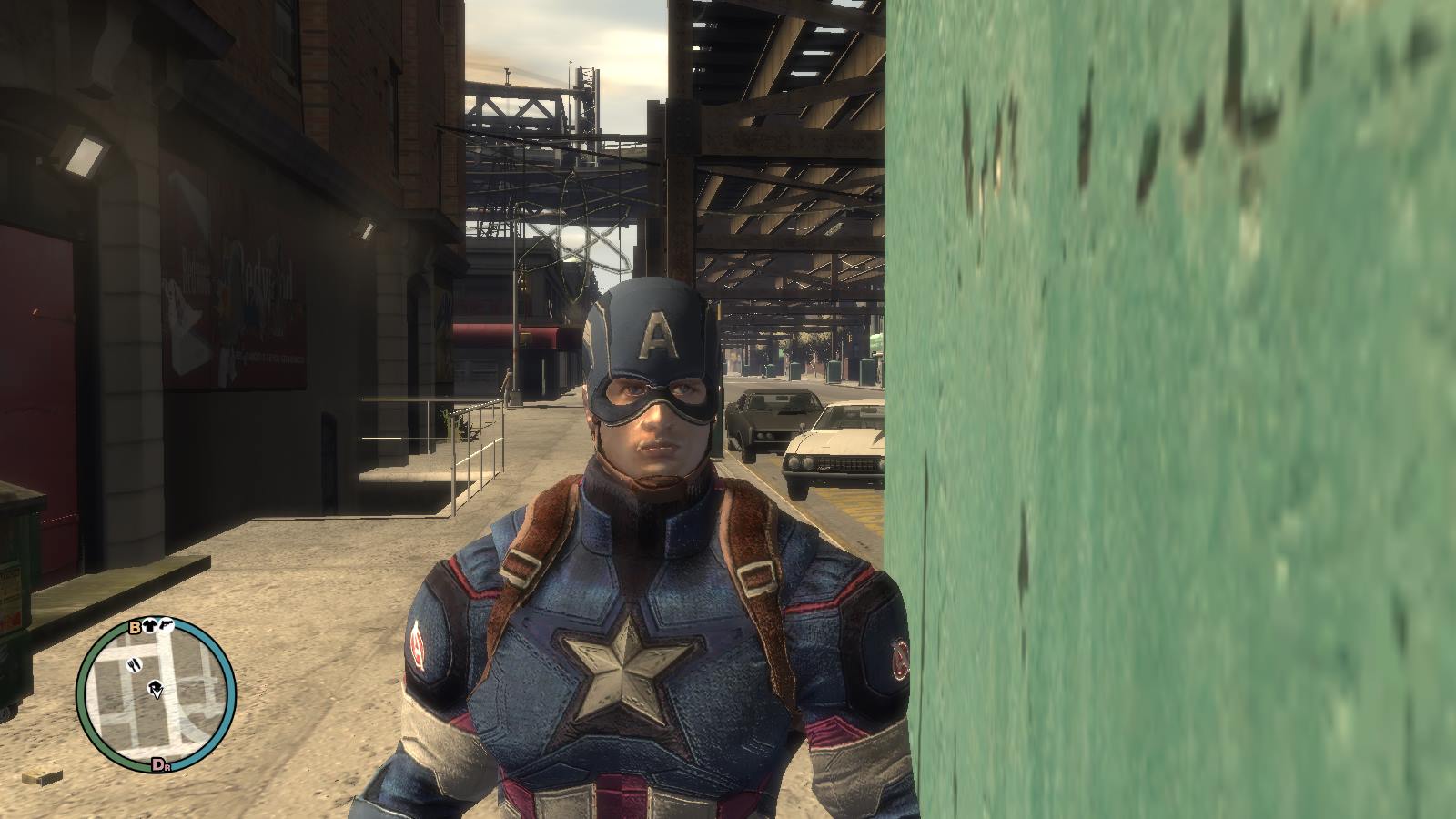Click the restaurant fork-and-knife blip

pyautogui.click(x=136, y=663)
